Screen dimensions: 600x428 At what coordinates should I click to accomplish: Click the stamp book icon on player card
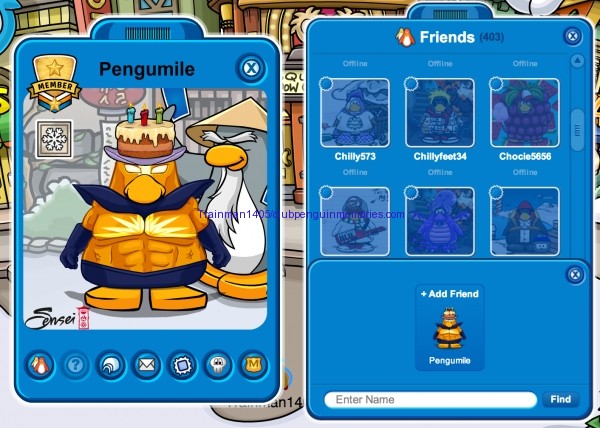point(181,365)
